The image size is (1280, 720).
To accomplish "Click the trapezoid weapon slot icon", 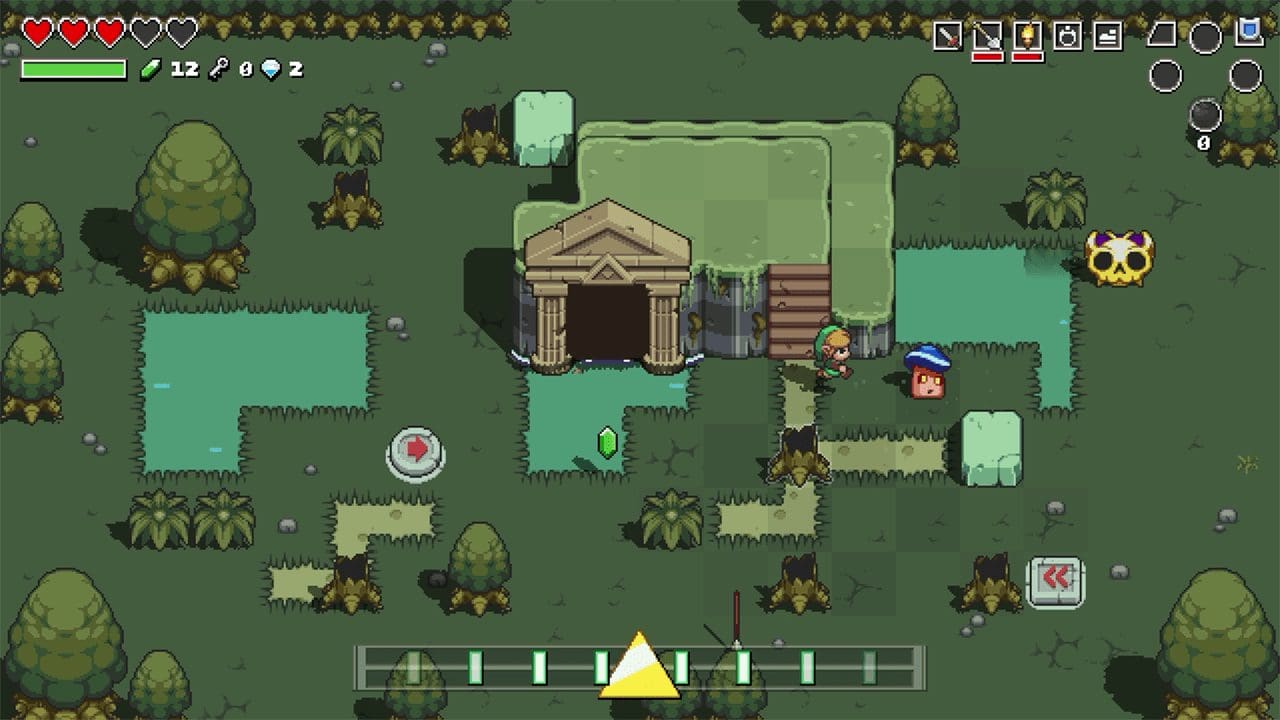I will click(1161, 34).
